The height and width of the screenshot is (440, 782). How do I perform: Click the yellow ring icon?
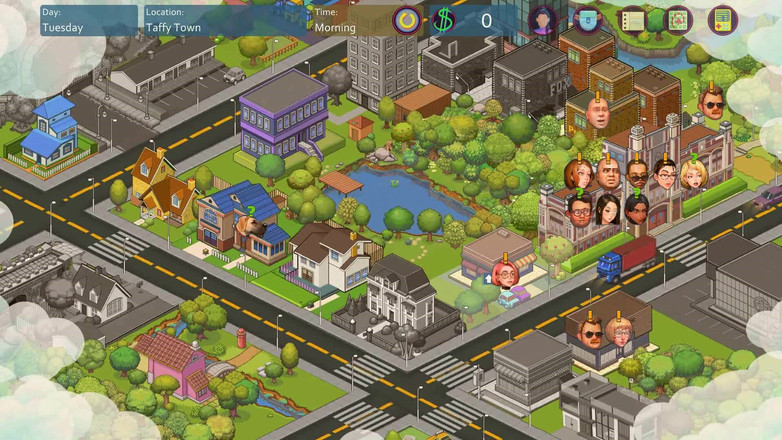(x=406, y=19)
